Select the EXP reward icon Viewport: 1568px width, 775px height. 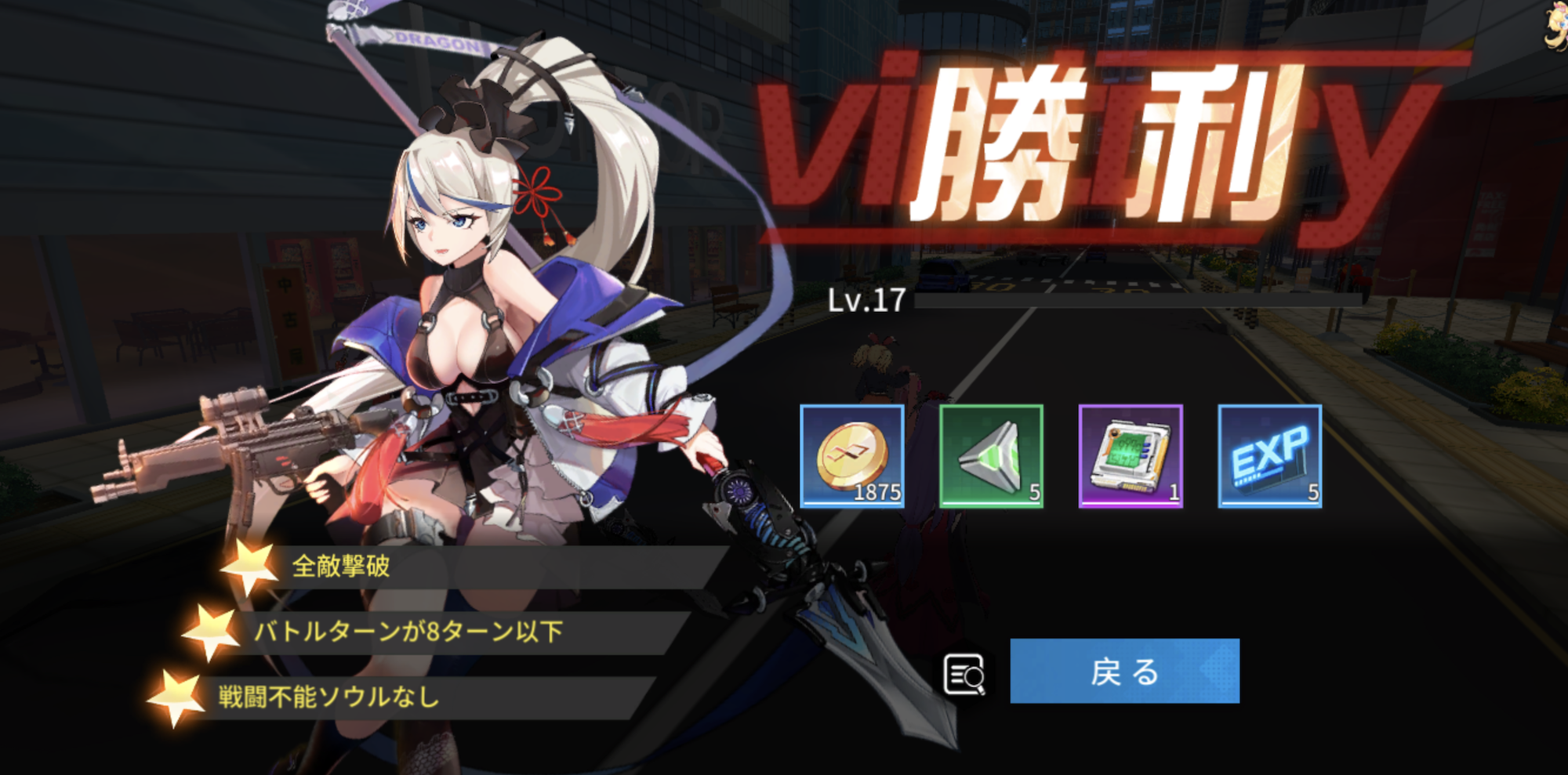click(1269, 456)
